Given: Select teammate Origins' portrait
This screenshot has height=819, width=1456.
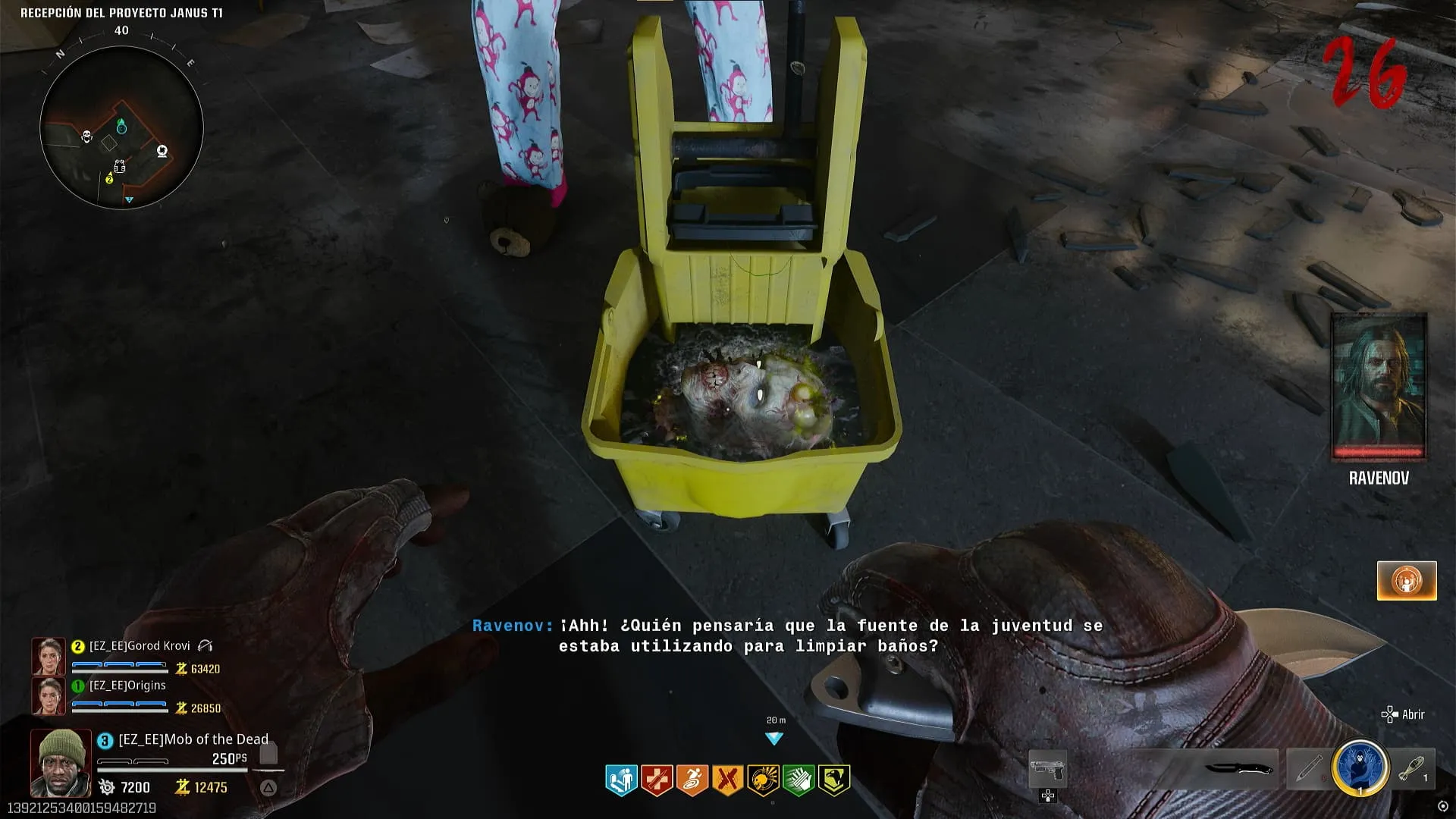Looking at the screenshot, I should 49,695.
